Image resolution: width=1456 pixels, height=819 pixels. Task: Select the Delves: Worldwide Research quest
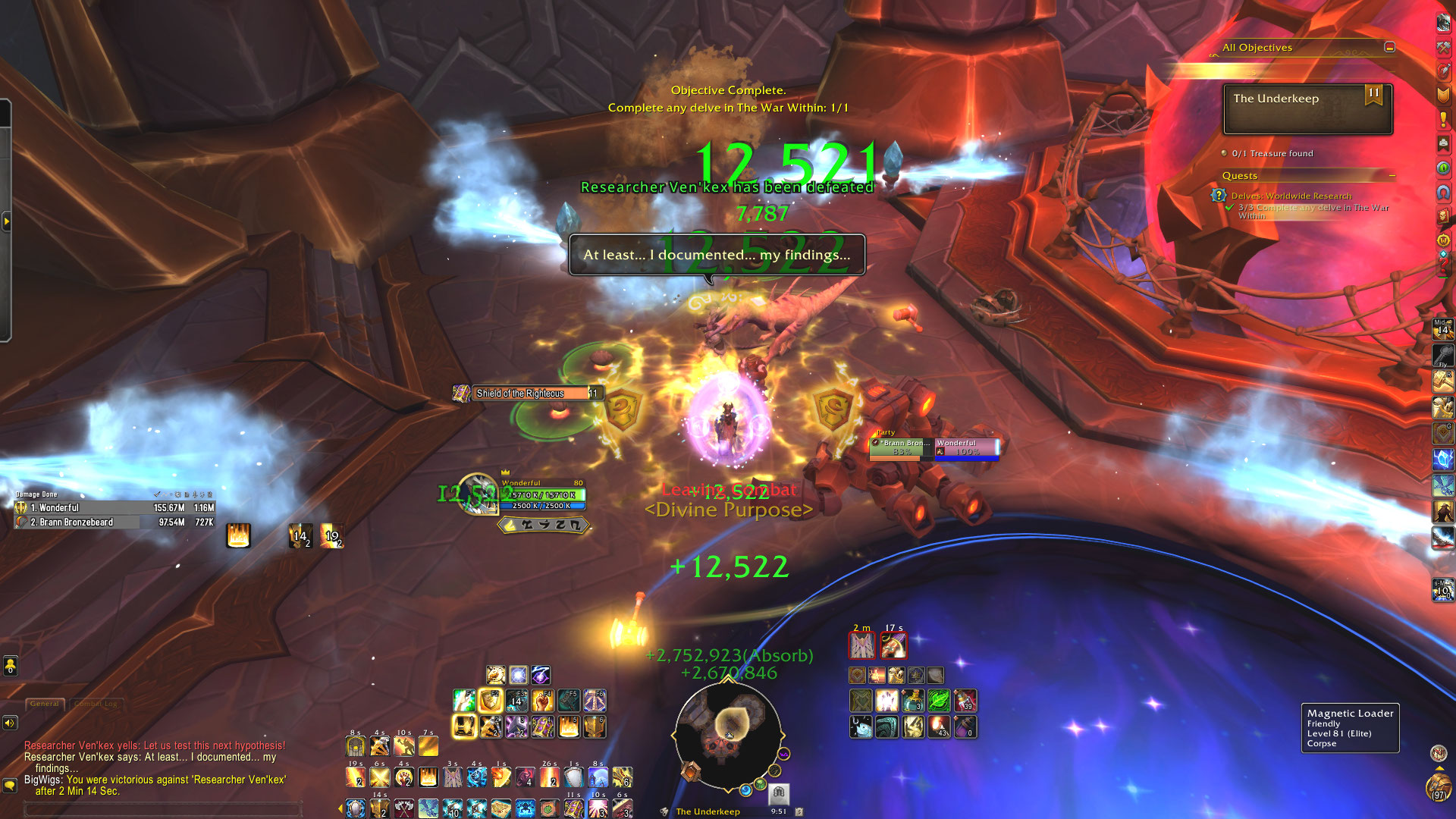pyautogui.click(x=1291, y=196)
